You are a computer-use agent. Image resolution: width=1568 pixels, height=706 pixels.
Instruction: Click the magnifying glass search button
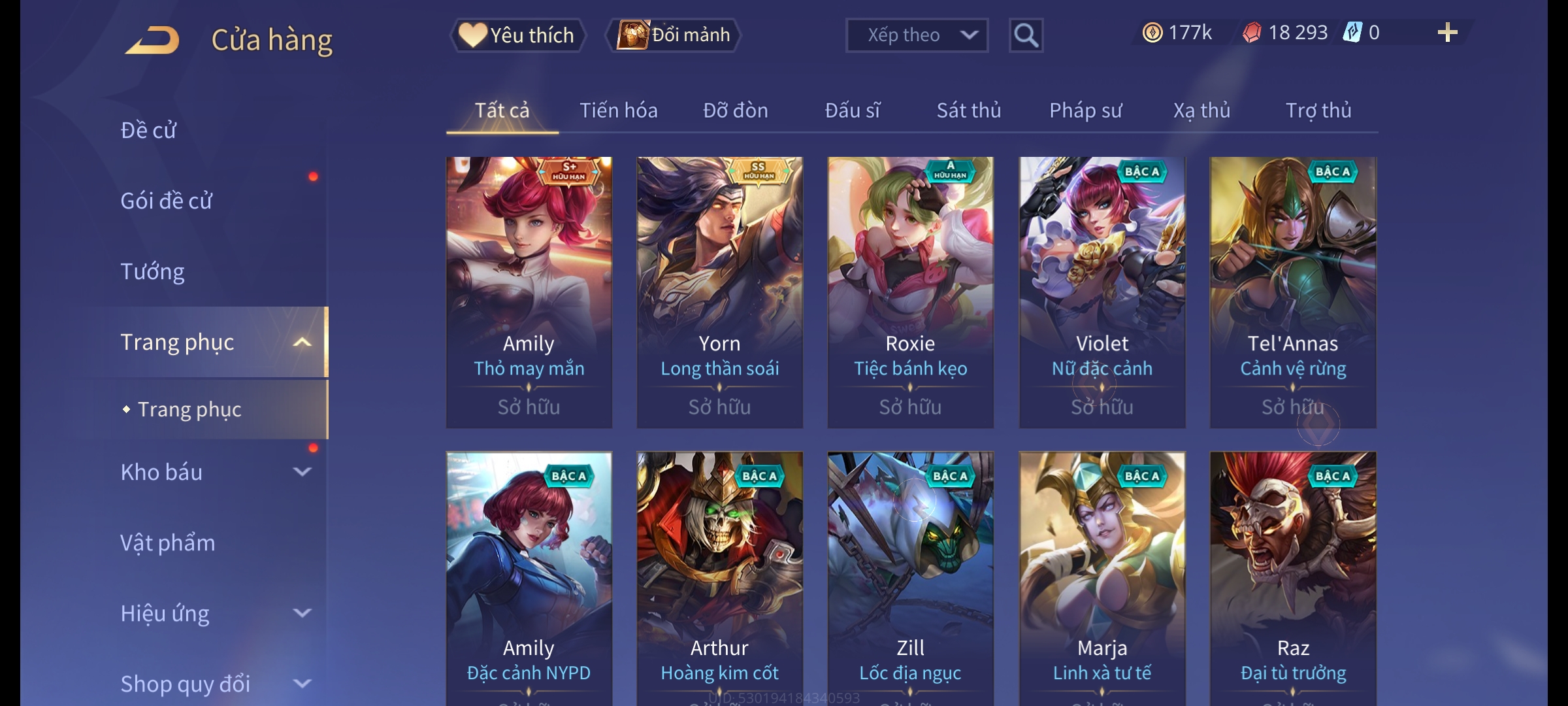pyautogui.click(x=1026, y=35)
